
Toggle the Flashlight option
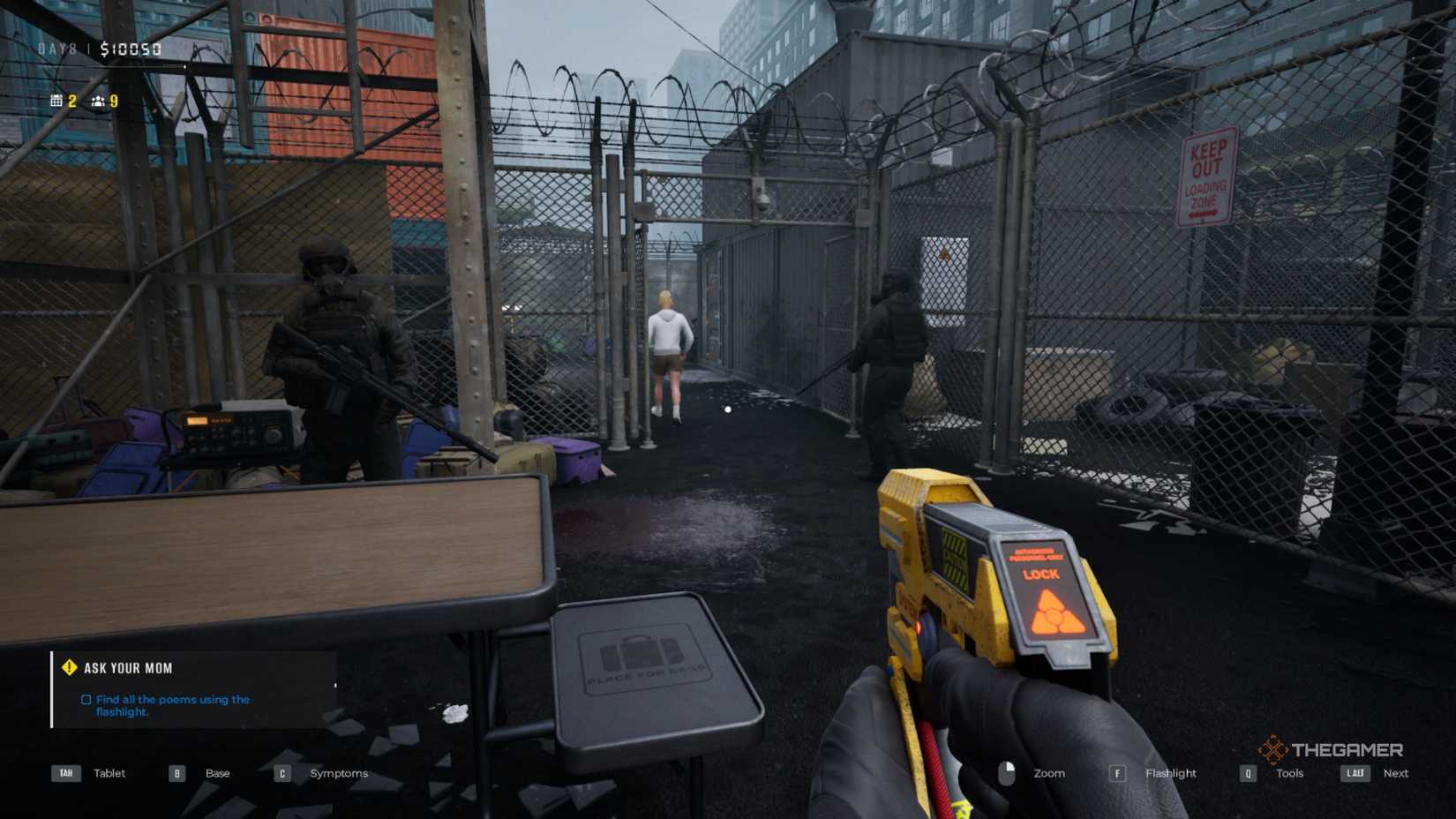(1171, 772)
